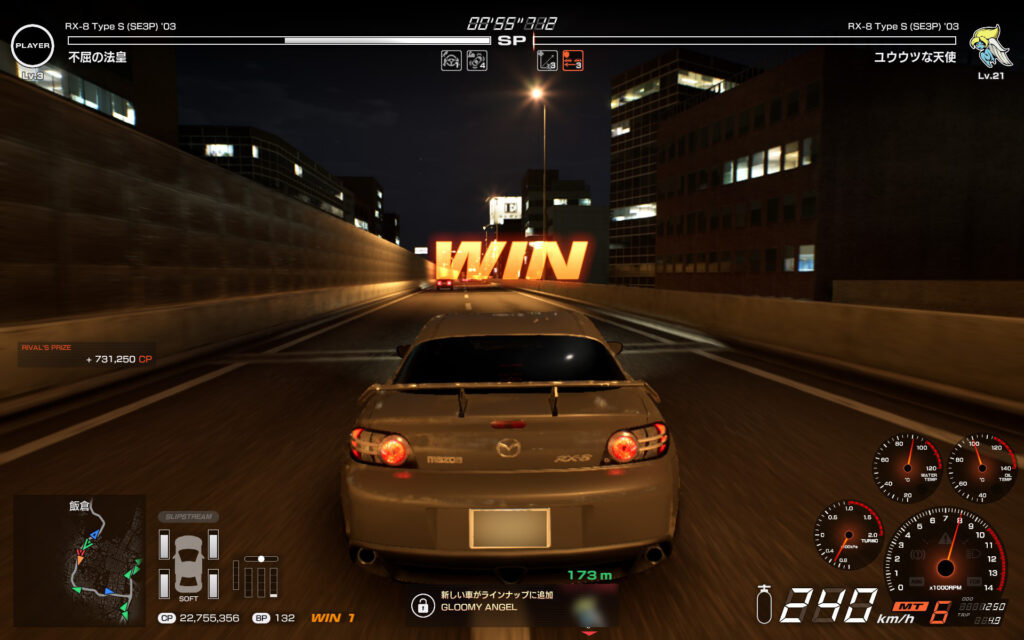Select the PLAYER badge circle

[32, 46]
